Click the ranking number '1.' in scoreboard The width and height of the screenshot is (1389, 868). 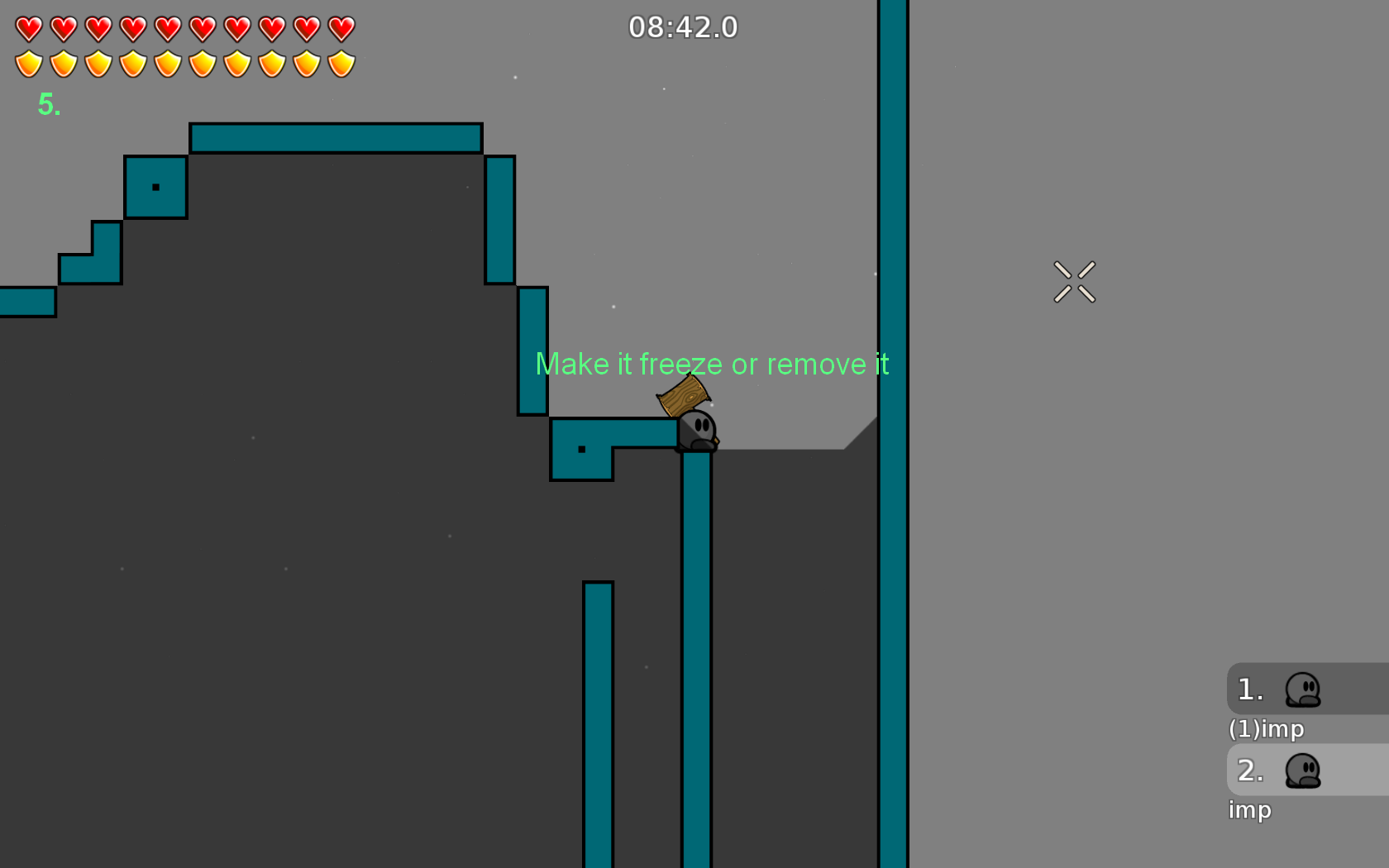pyautogui.click(x=1249, y=689)
